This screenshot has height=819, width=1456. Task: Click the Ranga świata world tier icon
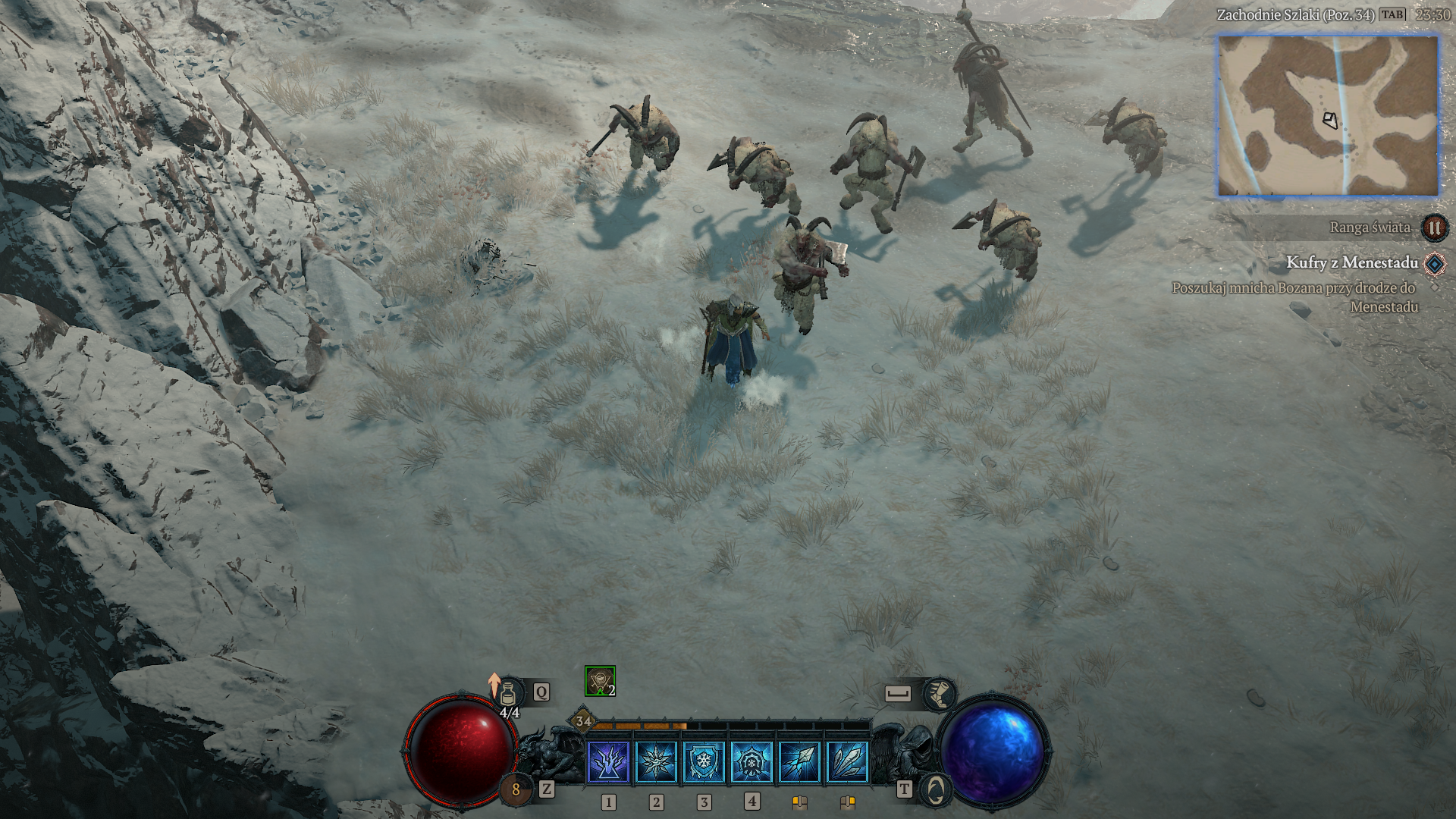[1434, 227]
